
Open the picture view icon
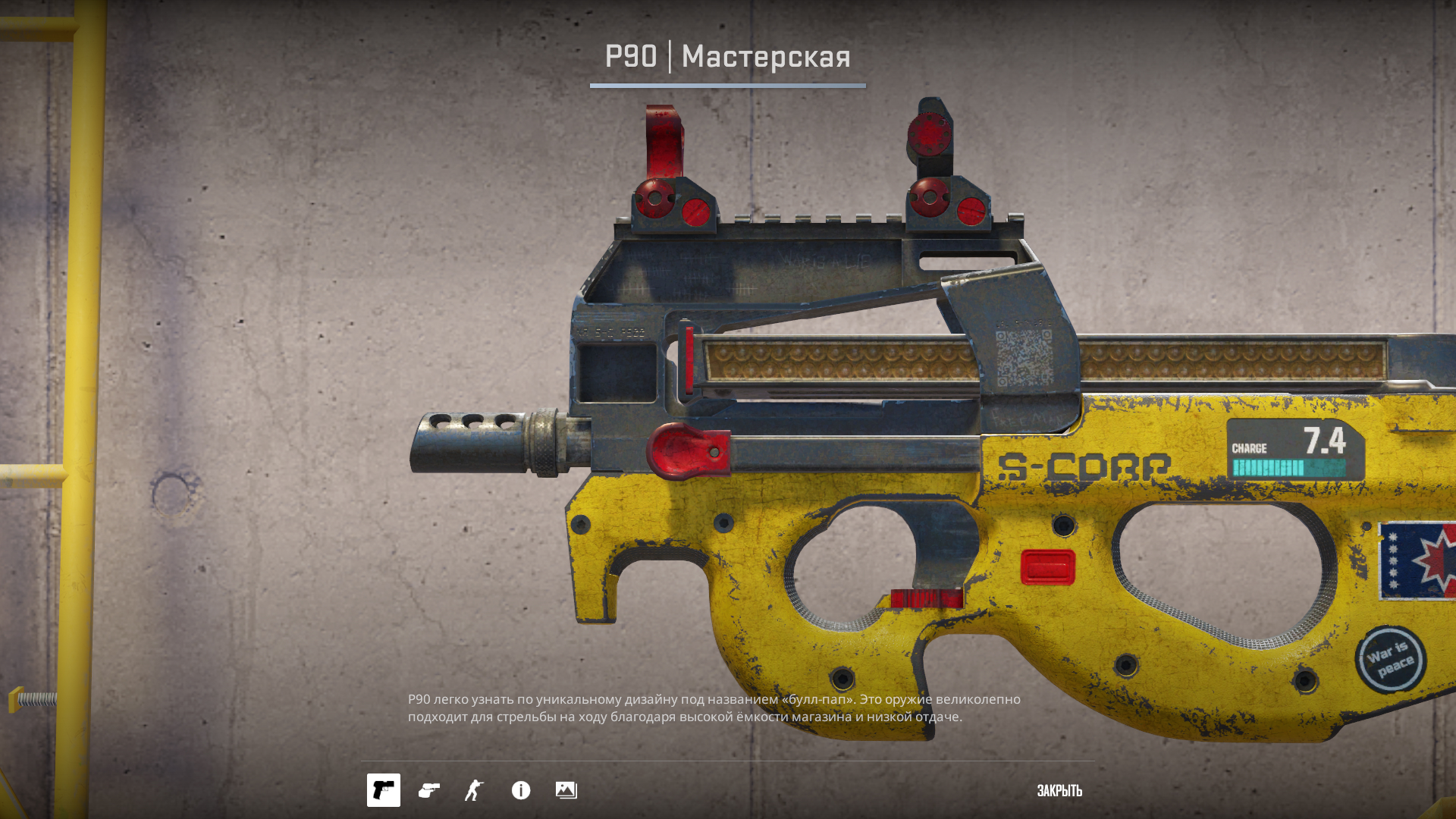click(x=566, y=790)
